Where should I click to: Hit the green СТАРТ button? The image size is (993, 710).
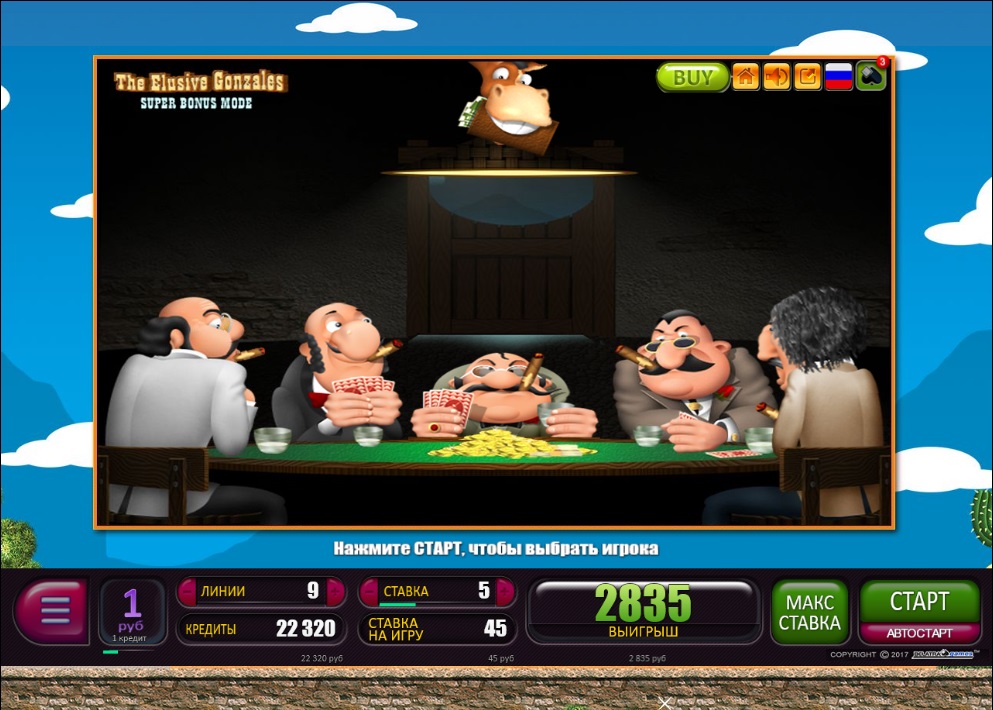(918, 601)
